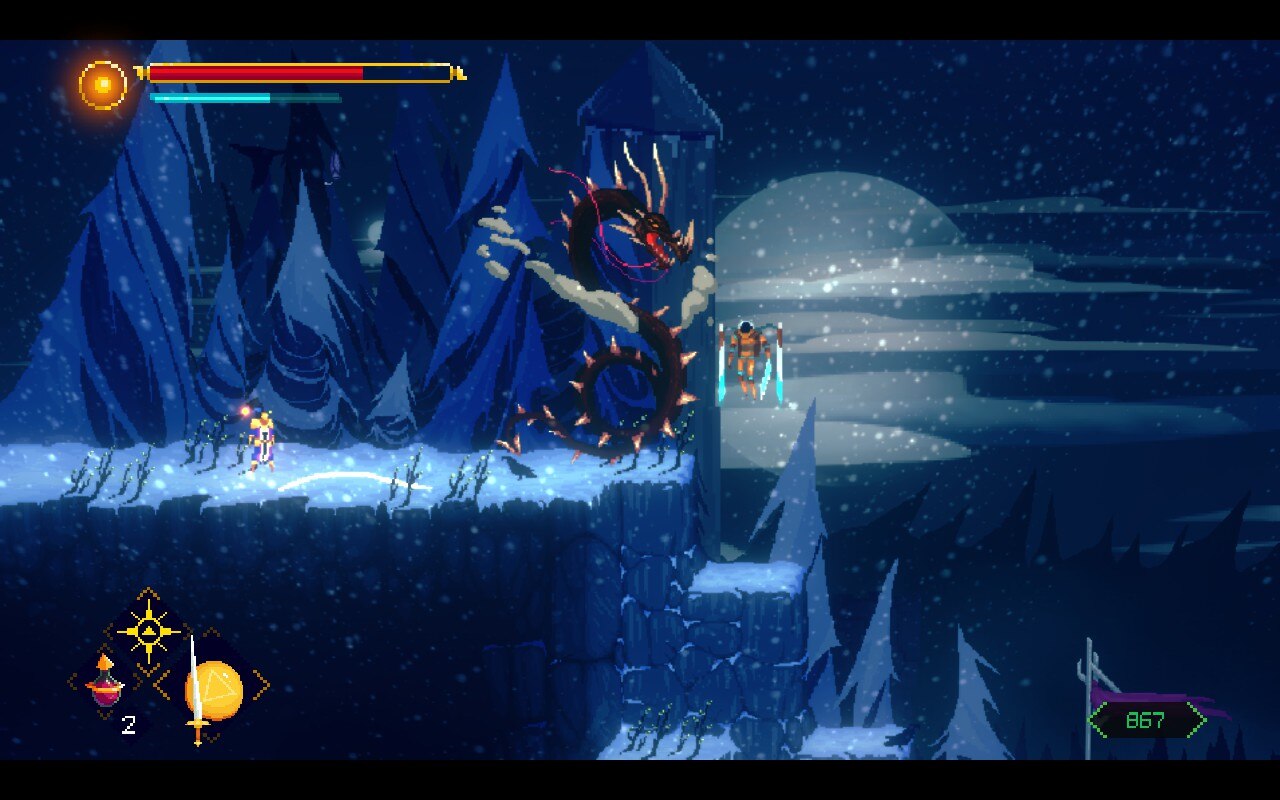Screen dimensions: 1280x800
Task: Activate the yellow sun ability icon
Action: 148,631
